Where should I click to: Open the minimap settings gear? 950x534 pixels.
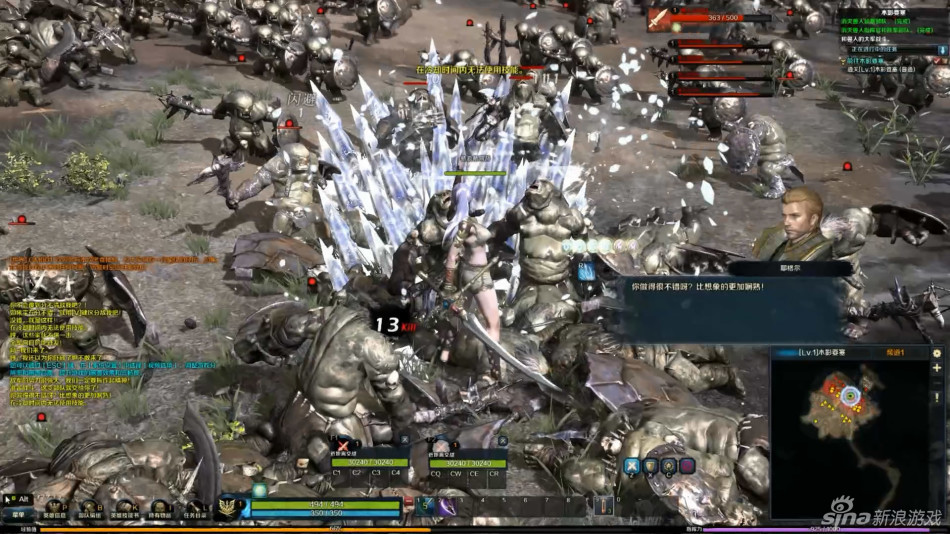[x=937, y=353]
